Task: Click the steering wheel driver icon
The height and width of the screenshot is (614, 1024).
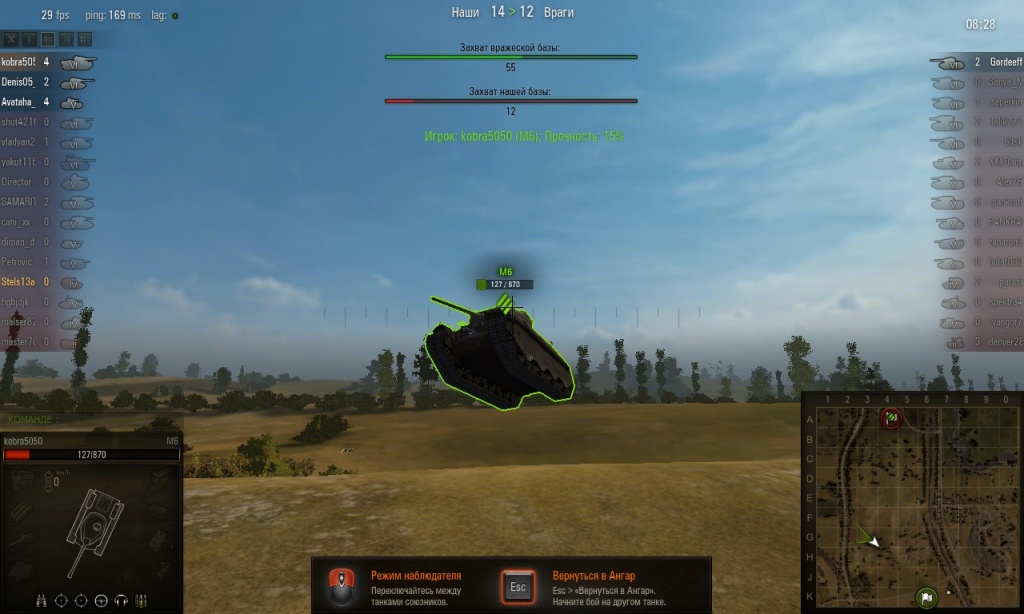Action: pyautogui.click(x=100, y=600)
